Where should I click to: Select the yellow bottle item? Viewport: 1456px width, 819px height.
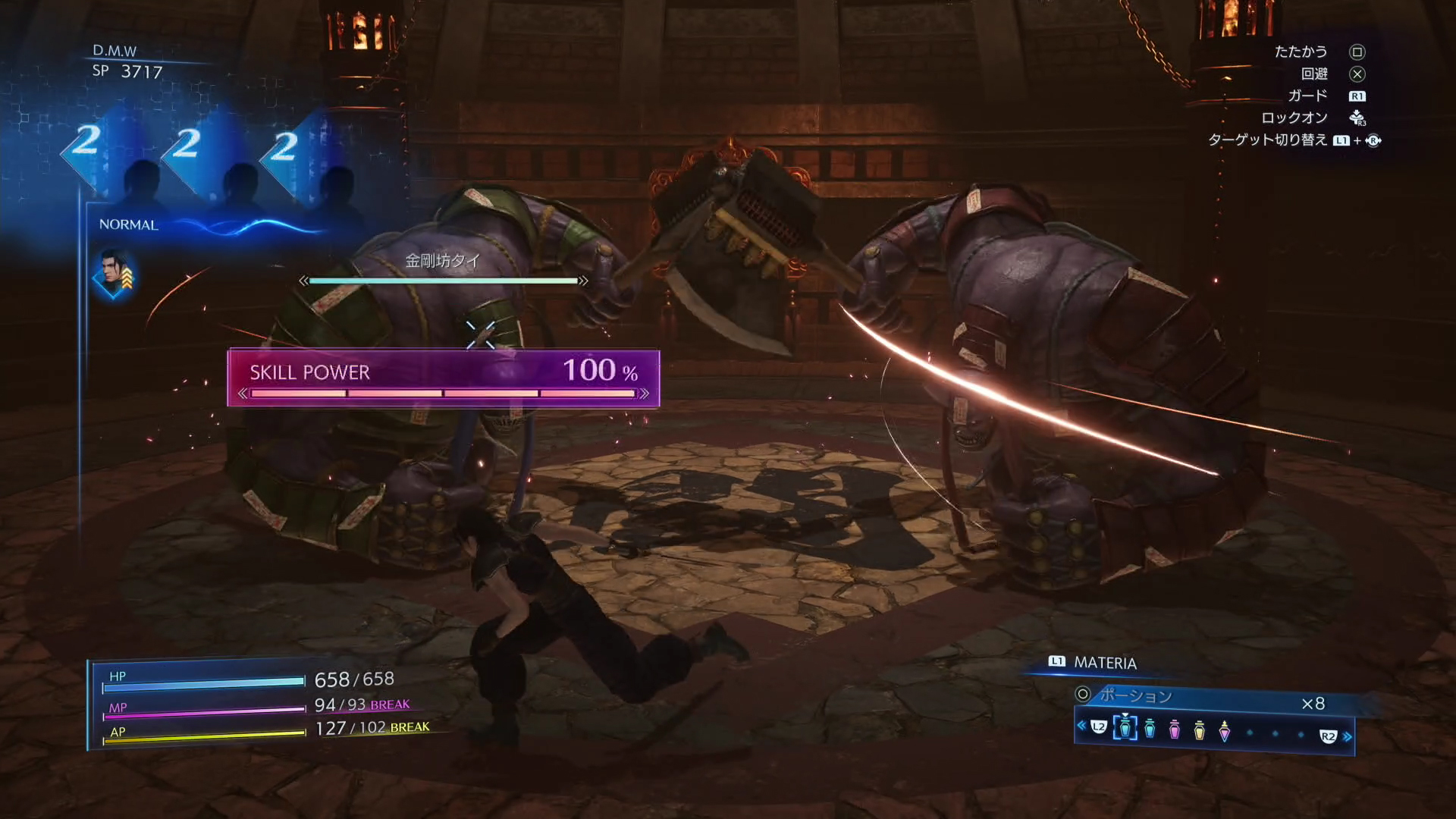(x=1199, y=730)
